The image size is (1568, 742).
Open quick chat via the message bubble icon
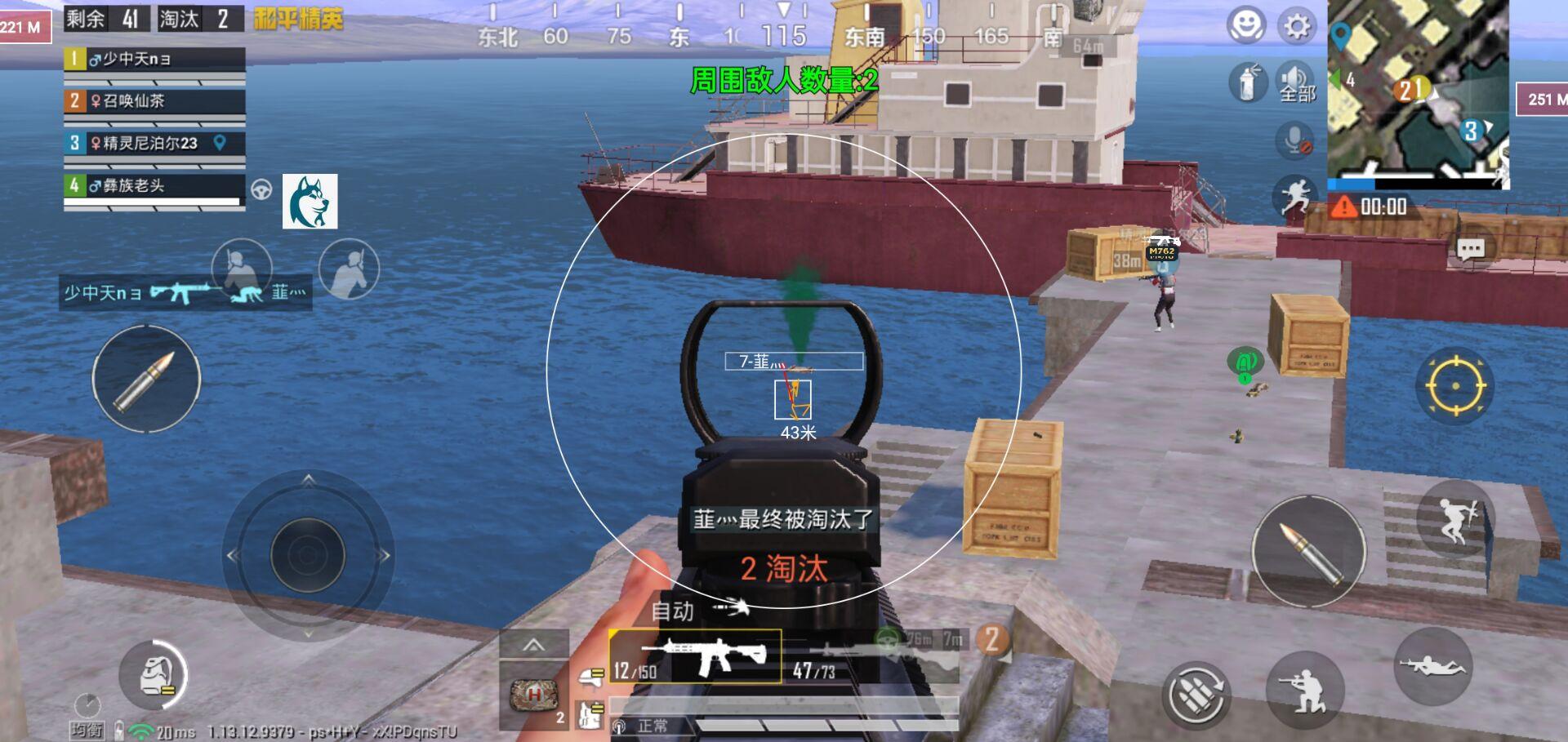[1470, 247]
